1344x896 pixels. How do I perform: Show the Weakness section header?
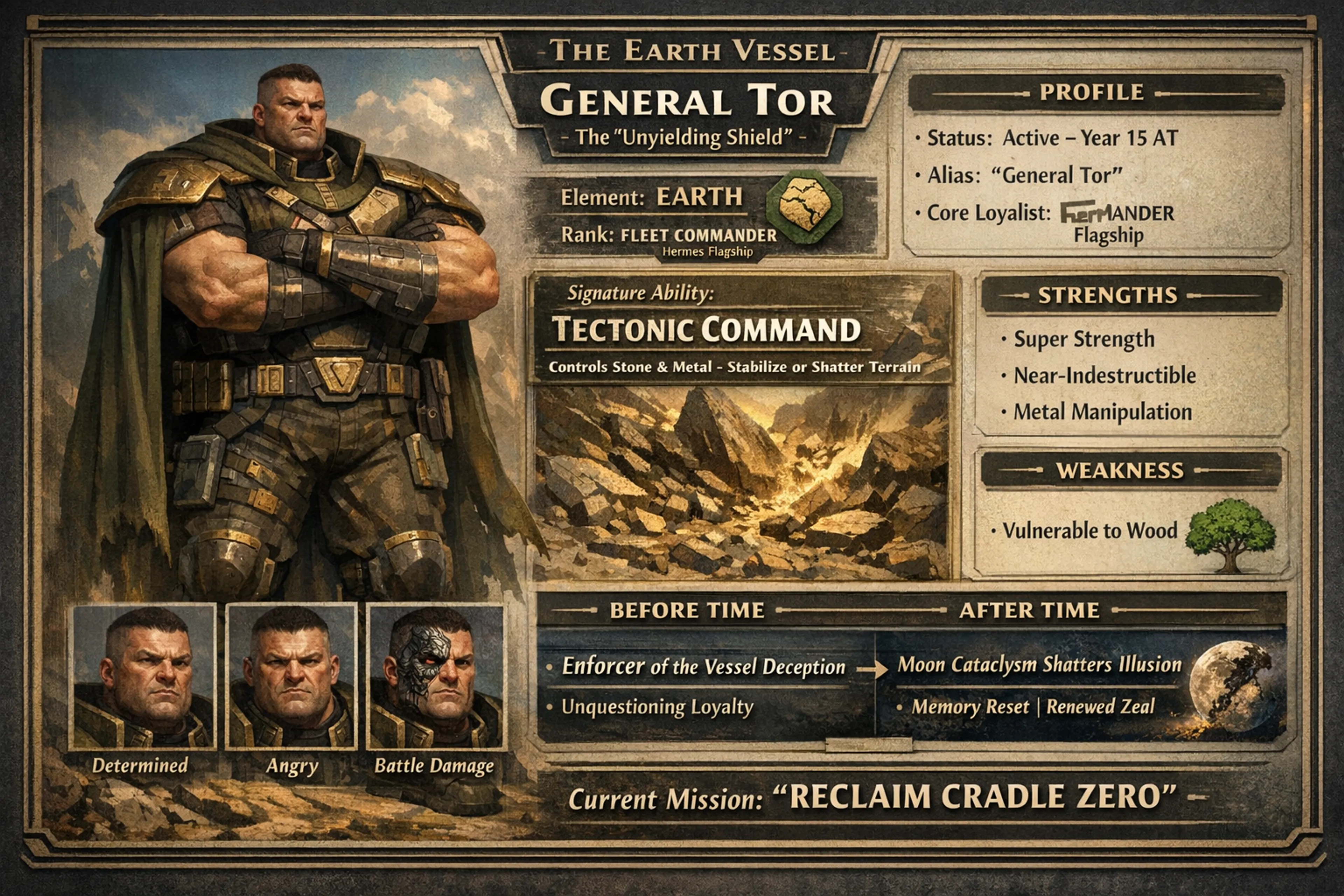click(1119, 470)
